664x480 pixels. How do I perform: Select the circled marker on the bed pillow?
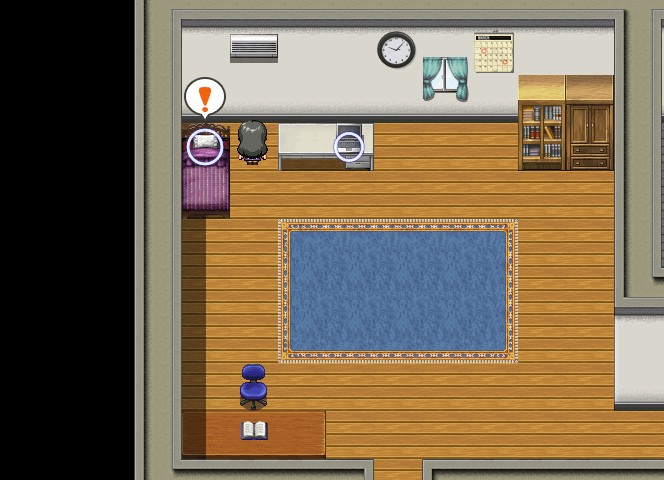pos(205,147)
